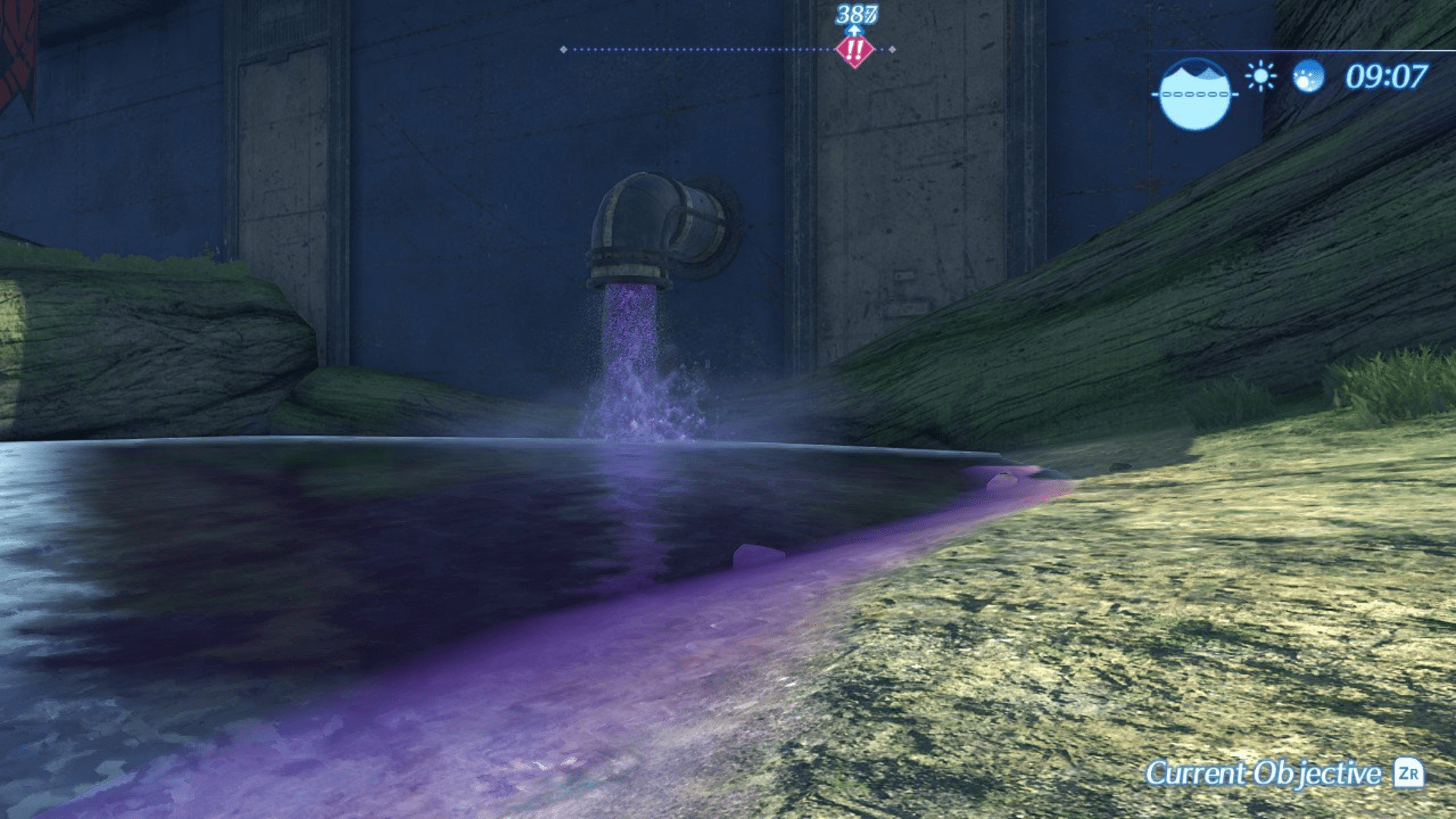
Task: Open the right diamond marker on the compass line
Action: pos(893,49)
